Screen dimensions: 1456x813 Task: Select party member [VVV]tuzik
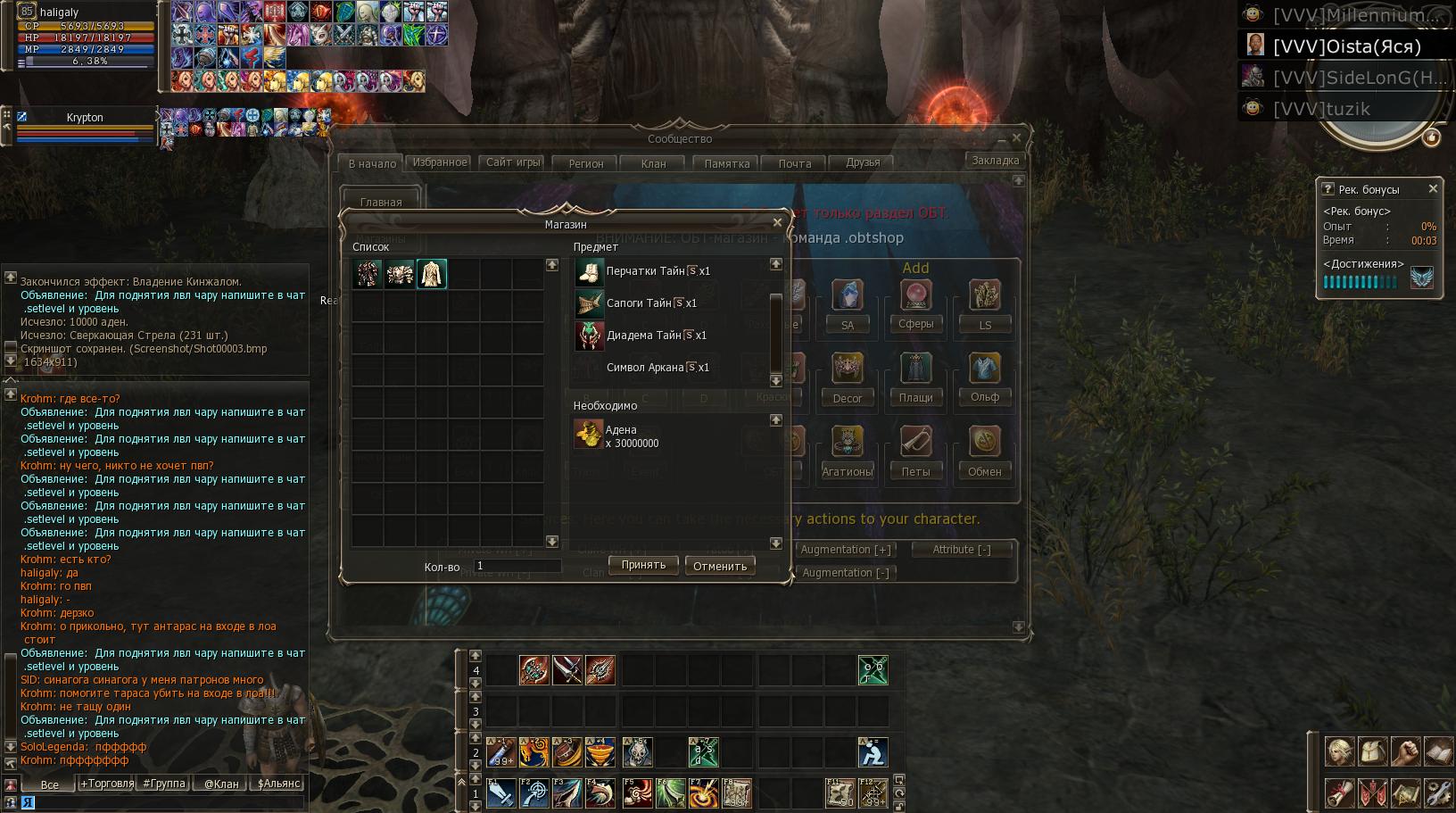point(1321,109)
